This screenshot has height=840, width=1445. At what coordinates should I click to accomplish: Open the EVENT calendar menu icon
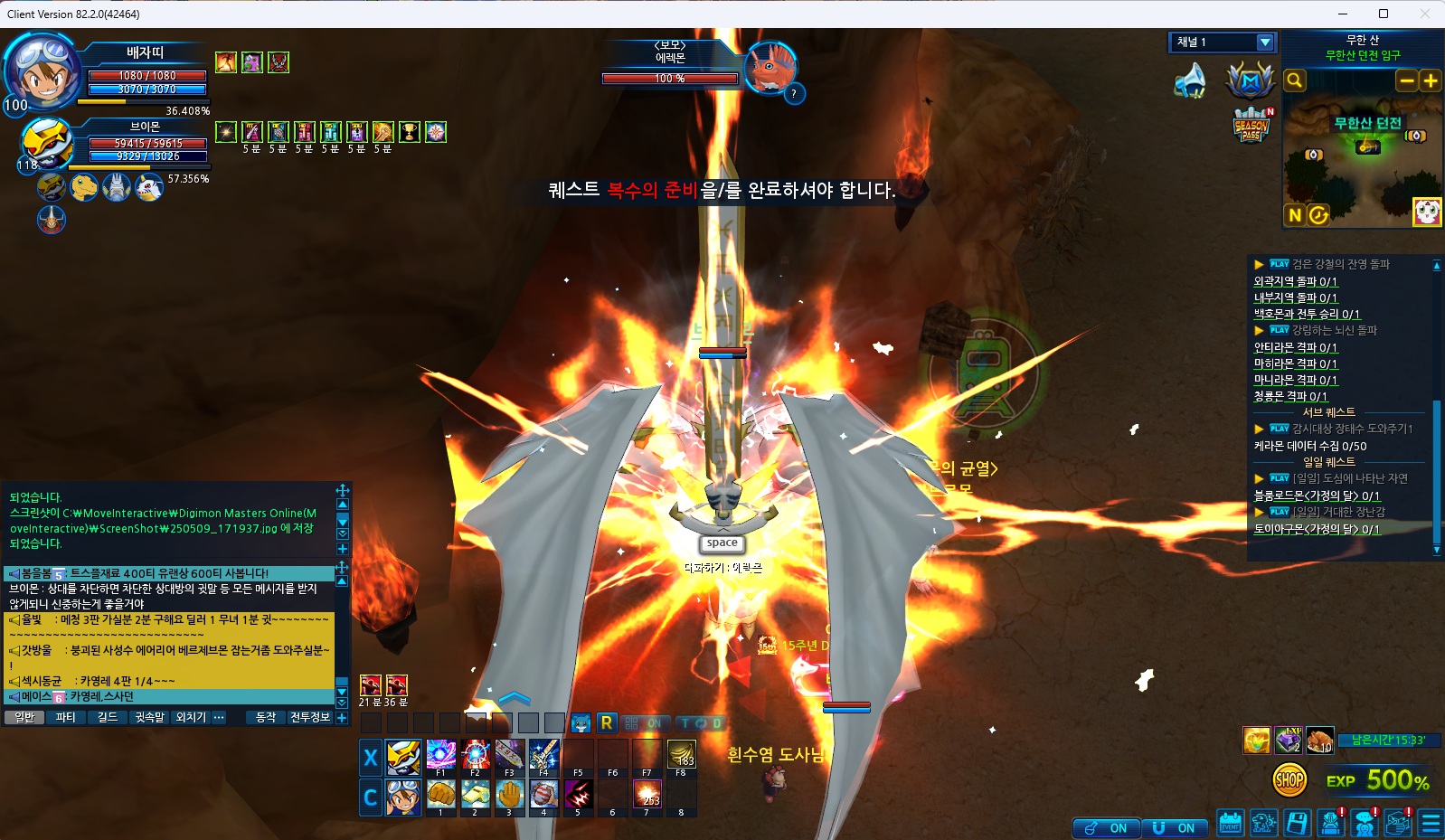coord(1230,824)
